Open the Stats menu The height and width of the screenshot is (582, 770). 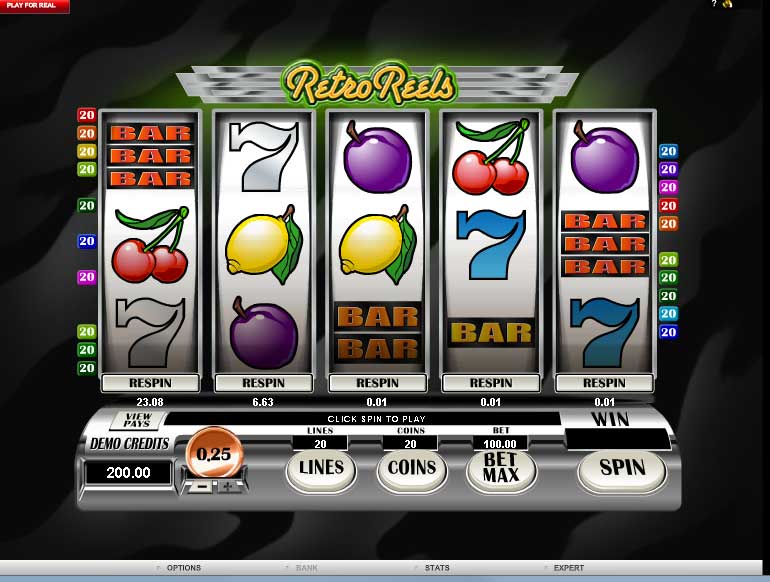point(437,568)
